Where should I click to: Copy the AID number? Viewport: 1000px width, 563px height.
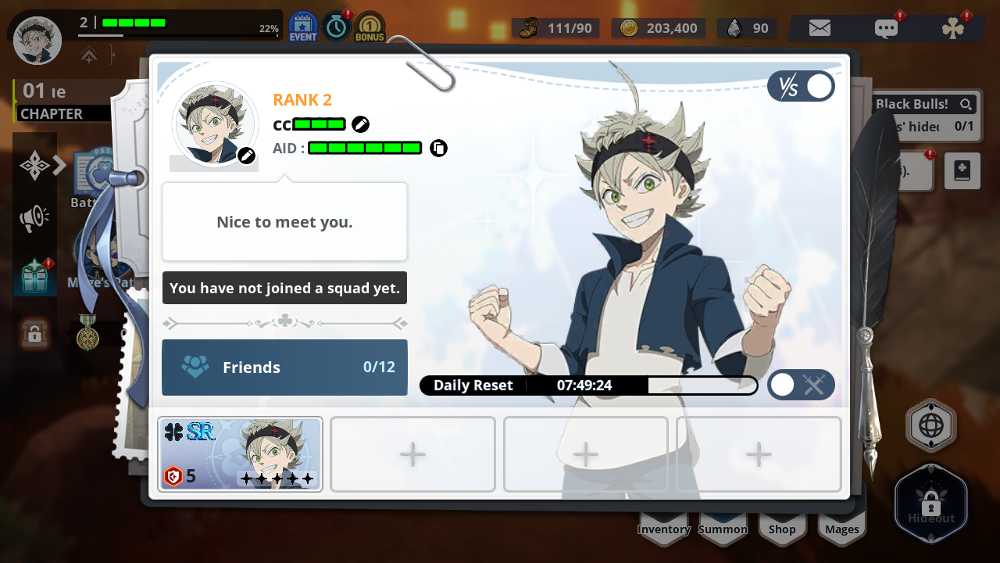(x=438, y=148)
